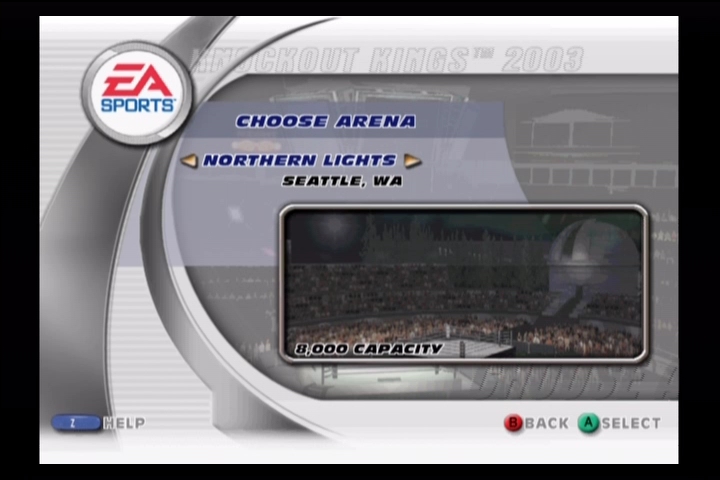Cycle to the next arena with right arrow

[x=412, y=160]
